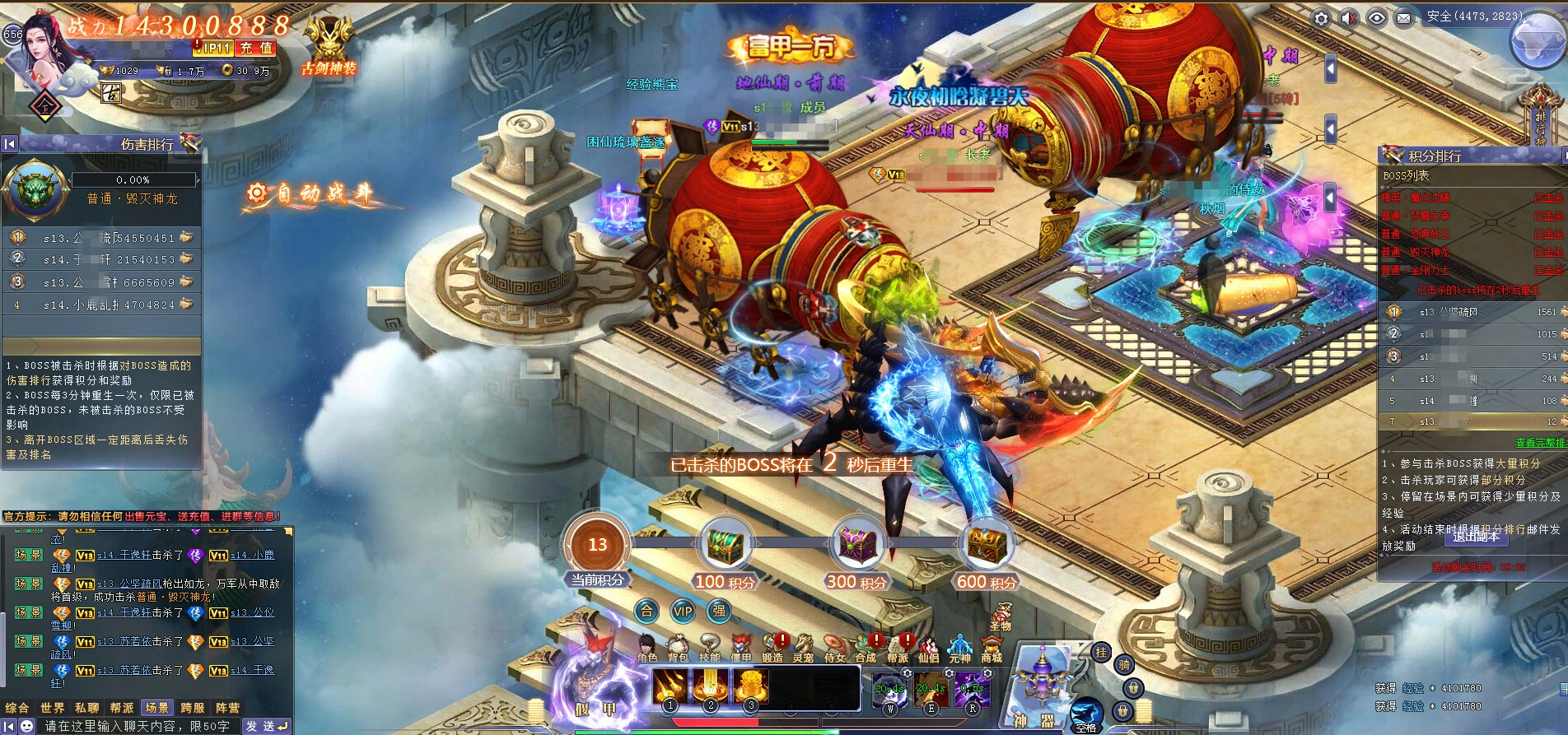The width and height of the screenshot is (1568, 735).
Task: Switch to the 世界 chat tab
Action: 53,708
